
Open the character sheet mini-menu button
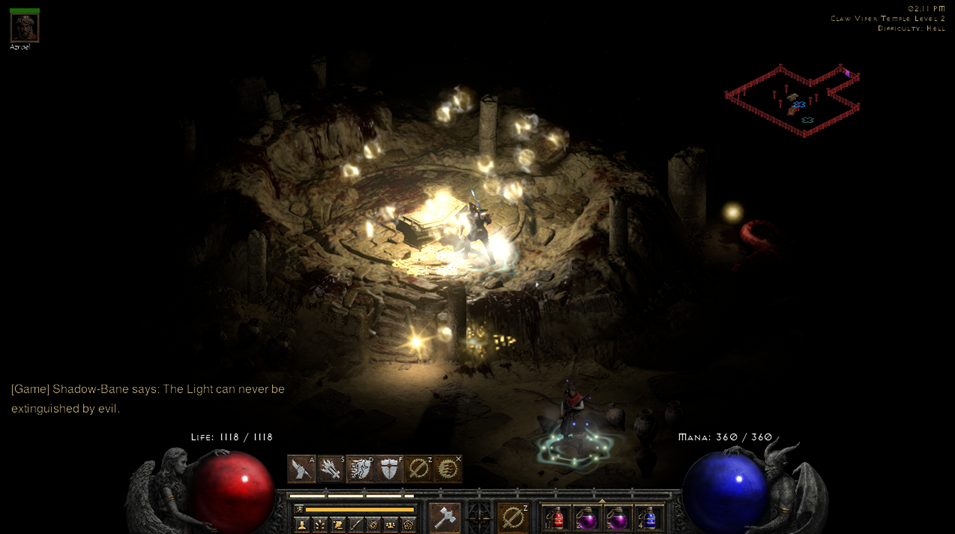point(301,524)
